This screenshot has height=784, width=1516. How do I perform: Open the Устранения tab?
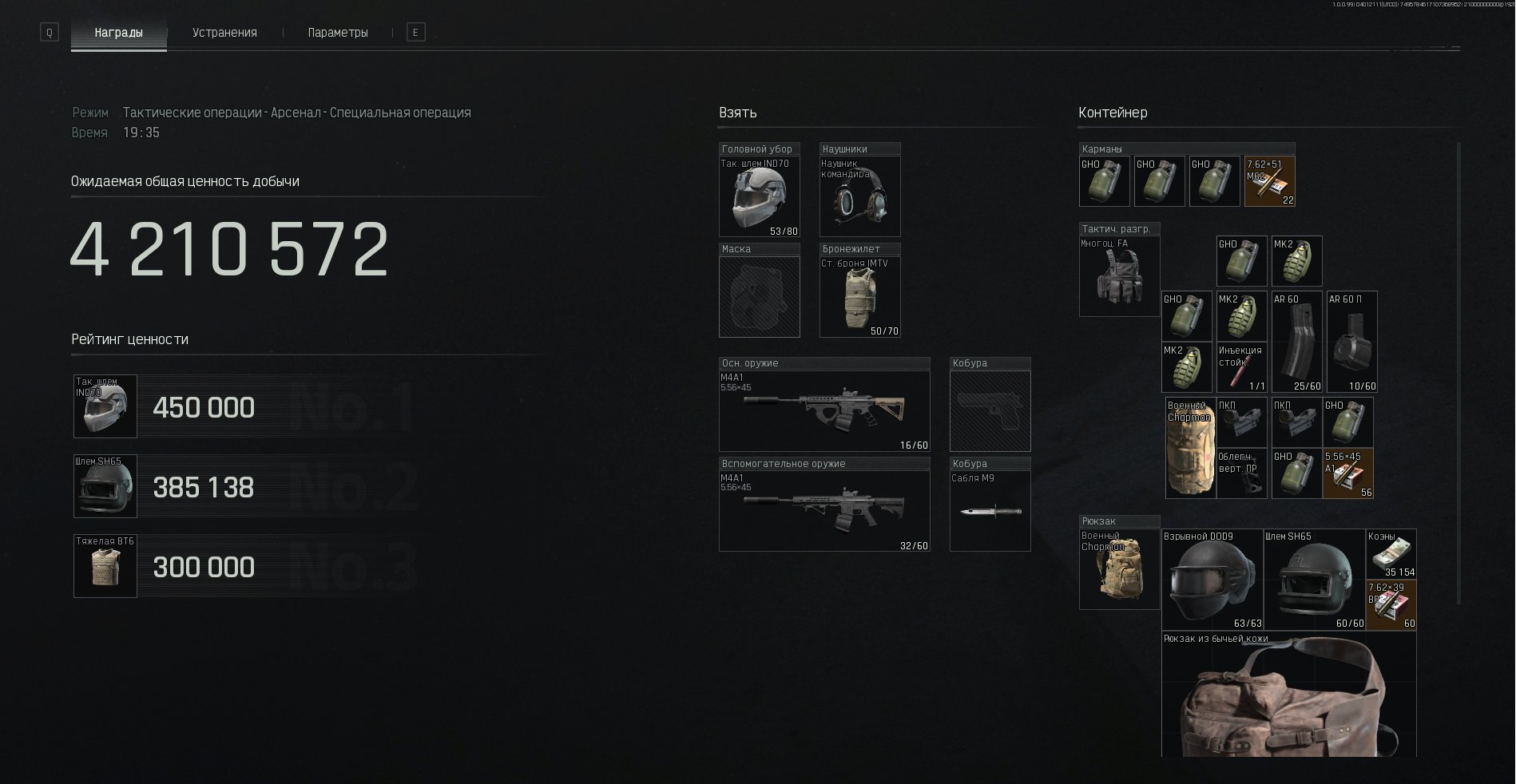coord(224,33)
